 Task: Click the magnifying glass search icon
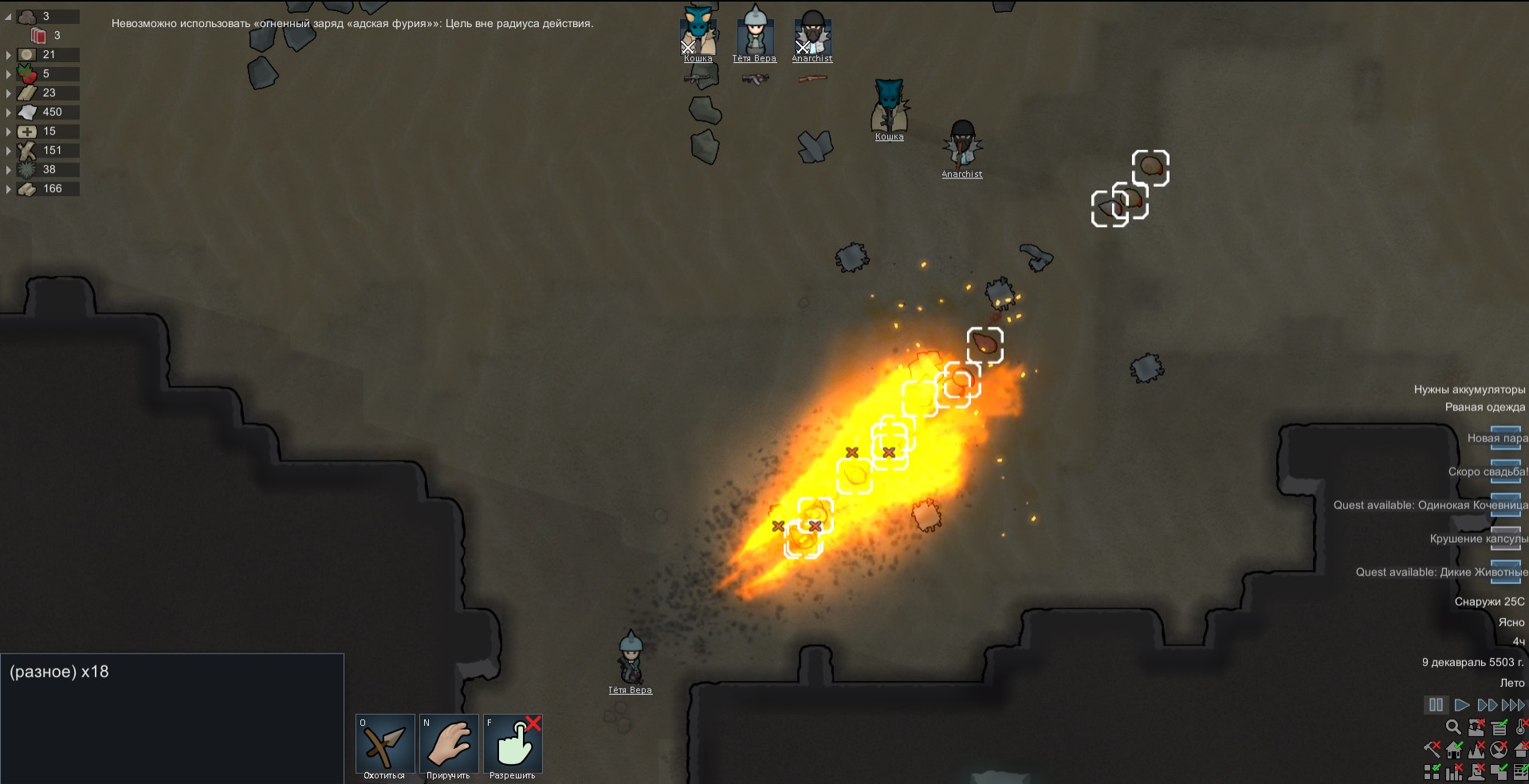[x=1453, y=727]
